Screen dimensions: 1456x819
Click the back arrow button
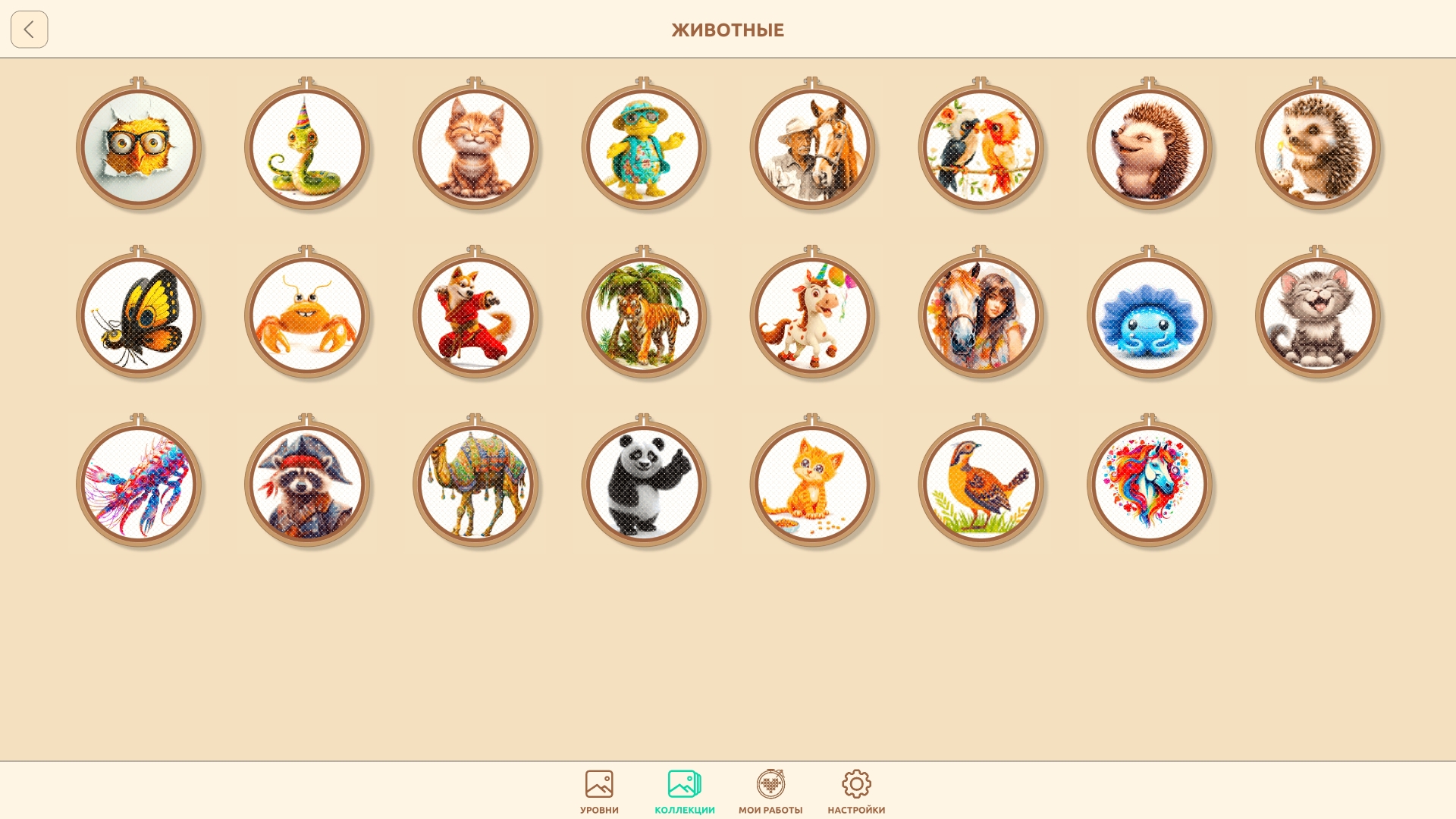coord(29,30)
